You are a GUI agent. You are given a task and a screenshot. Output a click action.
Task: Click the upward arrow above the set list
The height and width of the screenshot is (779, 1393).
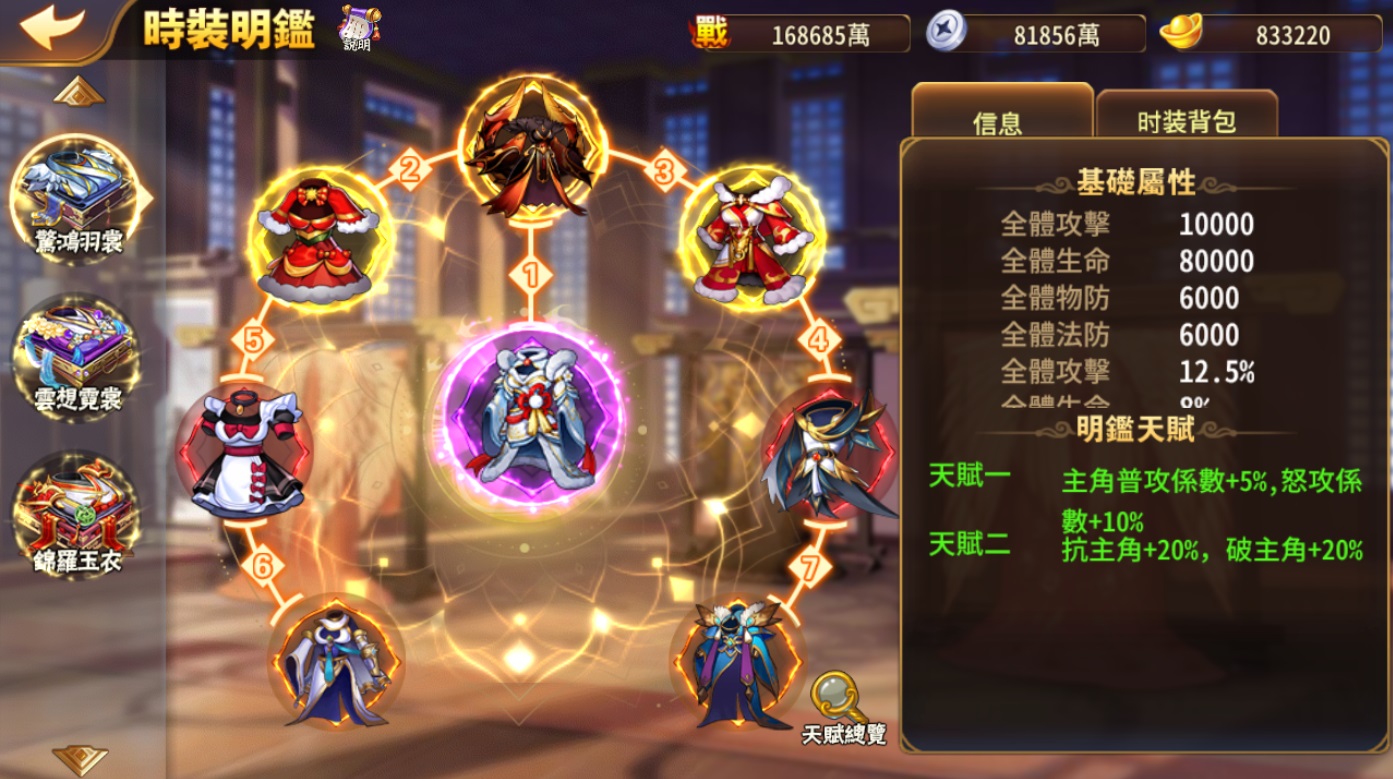click(79, 93)
